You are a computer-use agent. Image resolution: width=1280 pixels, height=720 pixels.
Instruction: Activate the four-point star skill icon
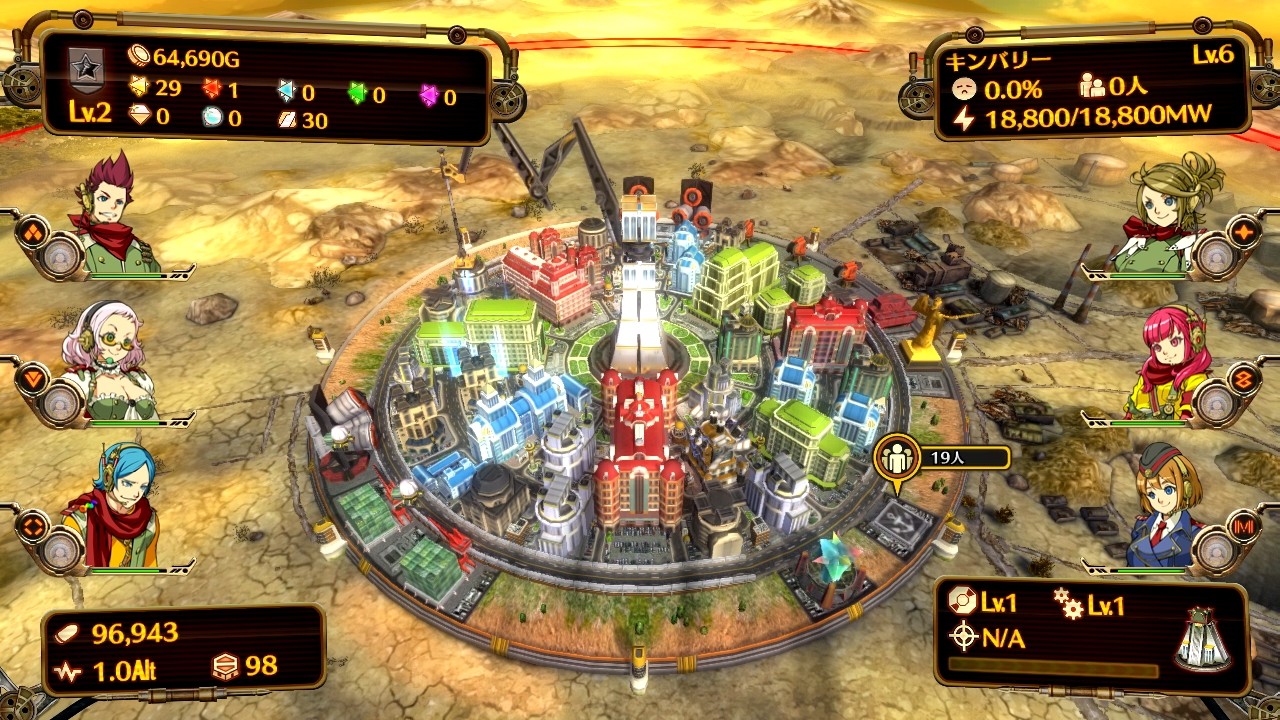(1246, 233)
